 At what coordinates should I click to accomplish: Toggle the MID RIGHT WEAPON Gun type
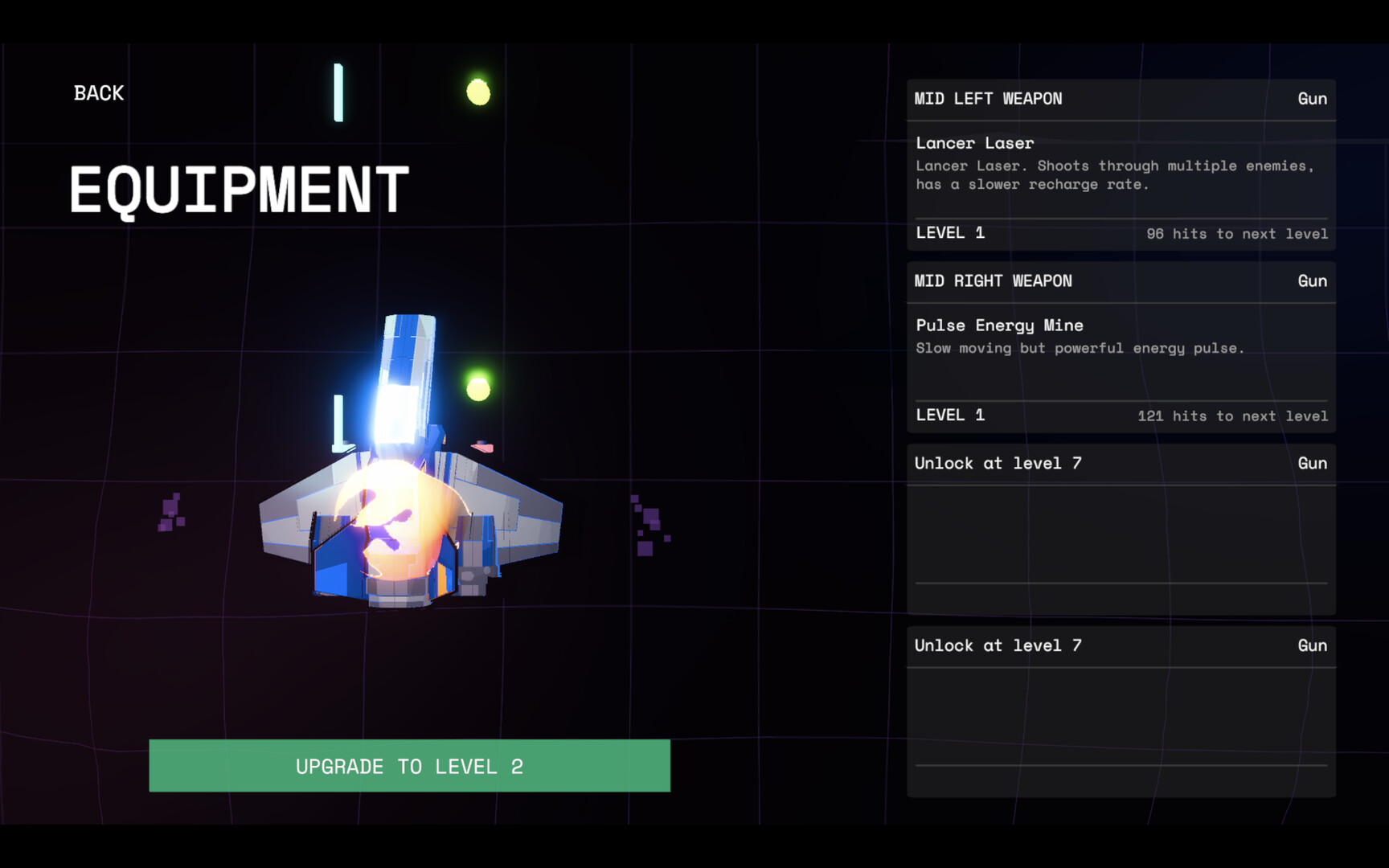click(x=1312, y=280)
